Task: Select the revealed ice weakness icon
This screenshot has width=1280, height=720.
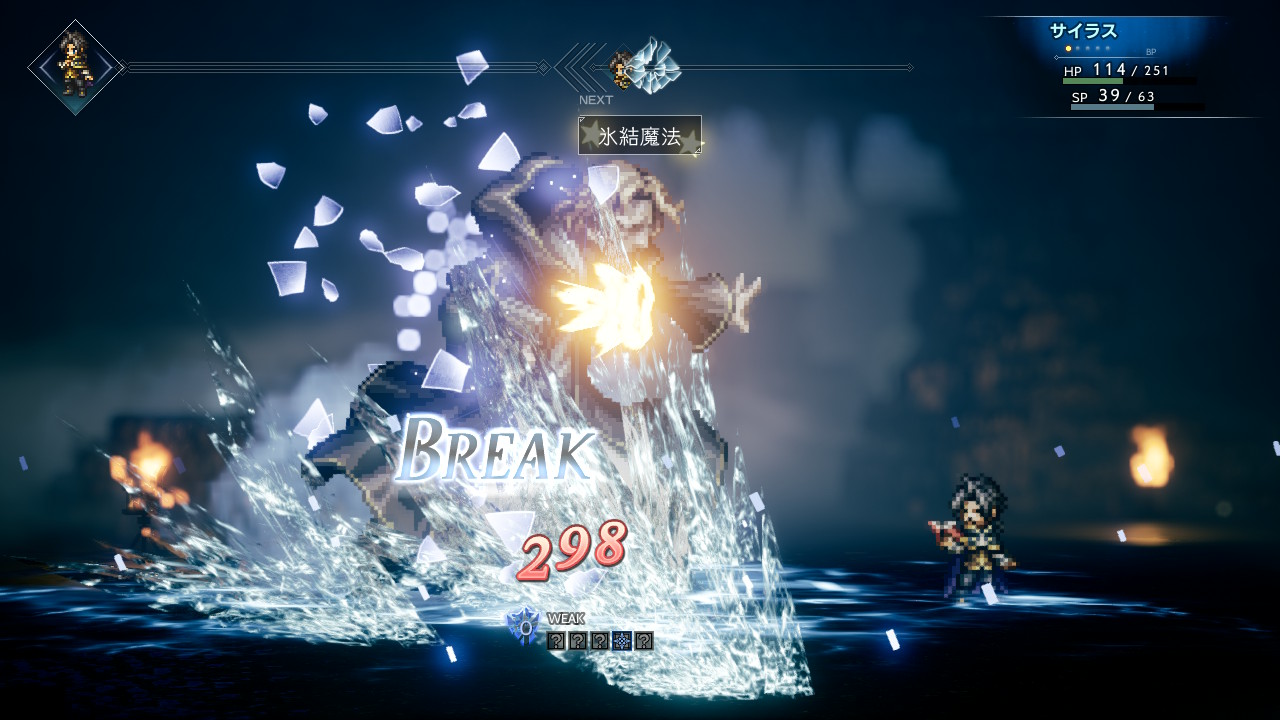Action: coord(622,641)
